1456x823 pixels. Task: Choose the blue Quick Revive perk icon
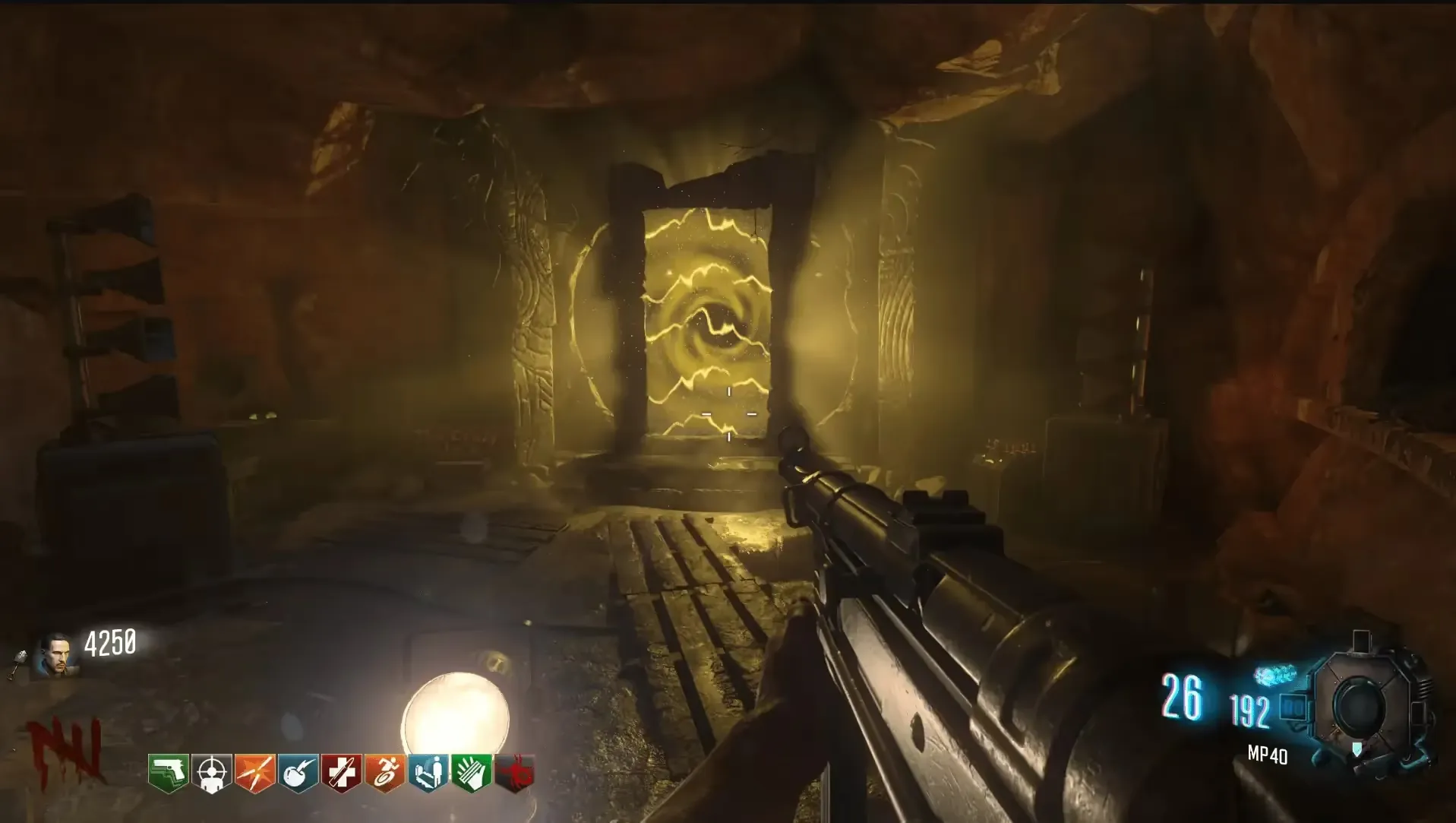point(428,774)
